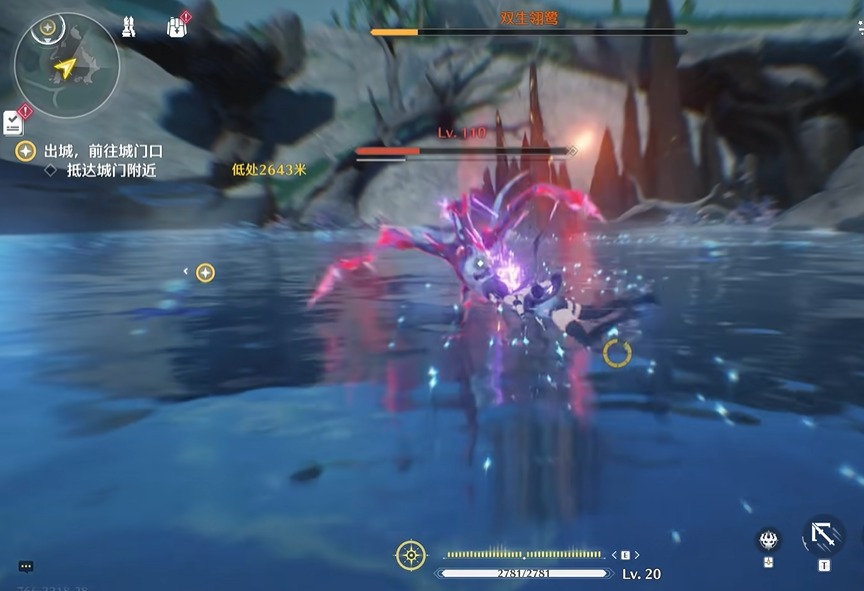The height and width of the screenshot is (591, 864).
Task: Click the quest marker on the minimap's edge
Action: click(x=46, y=27)
